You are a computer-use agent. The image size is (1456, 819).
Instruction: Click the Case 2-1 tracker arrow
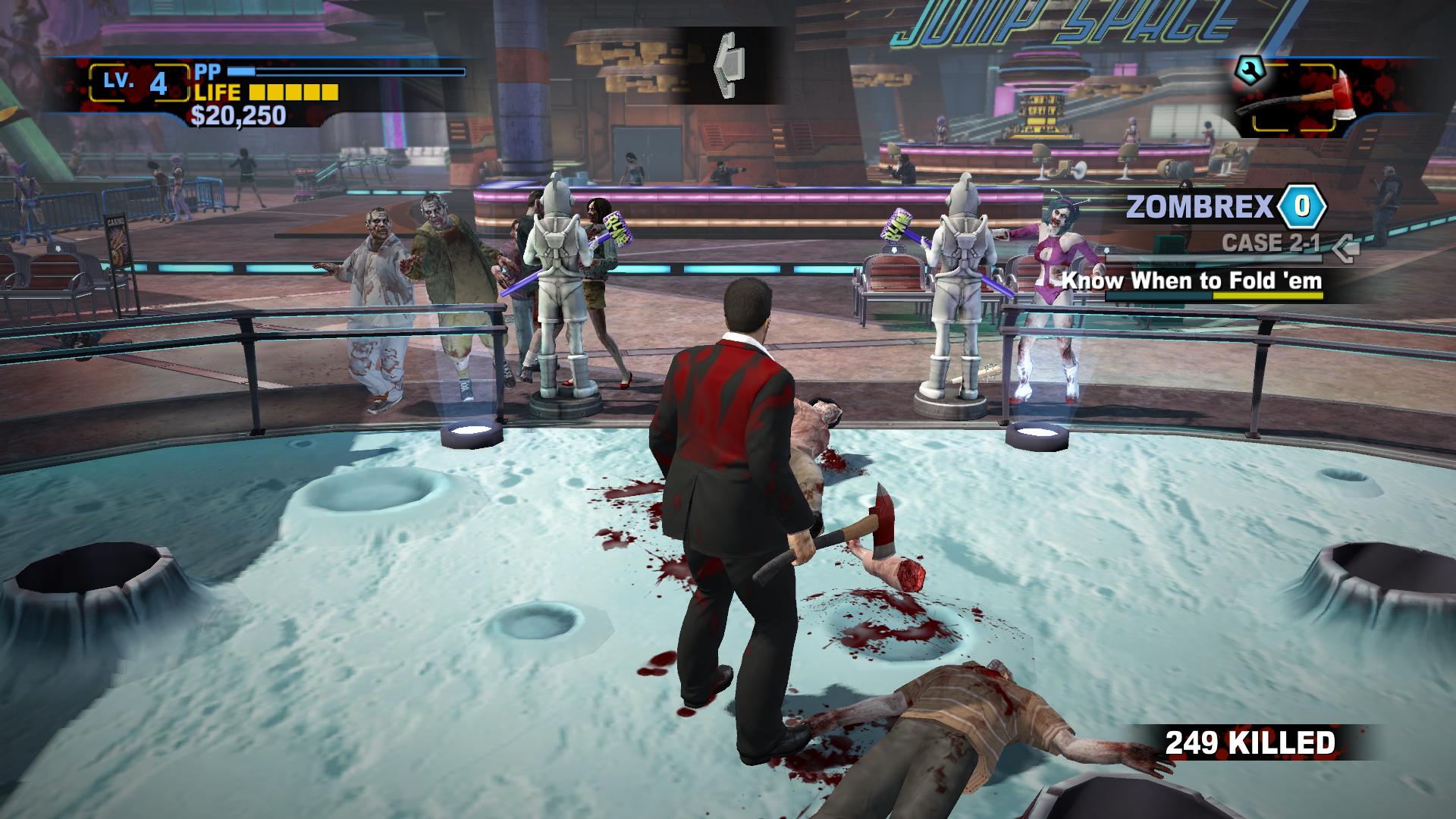tap(1346, 245)
